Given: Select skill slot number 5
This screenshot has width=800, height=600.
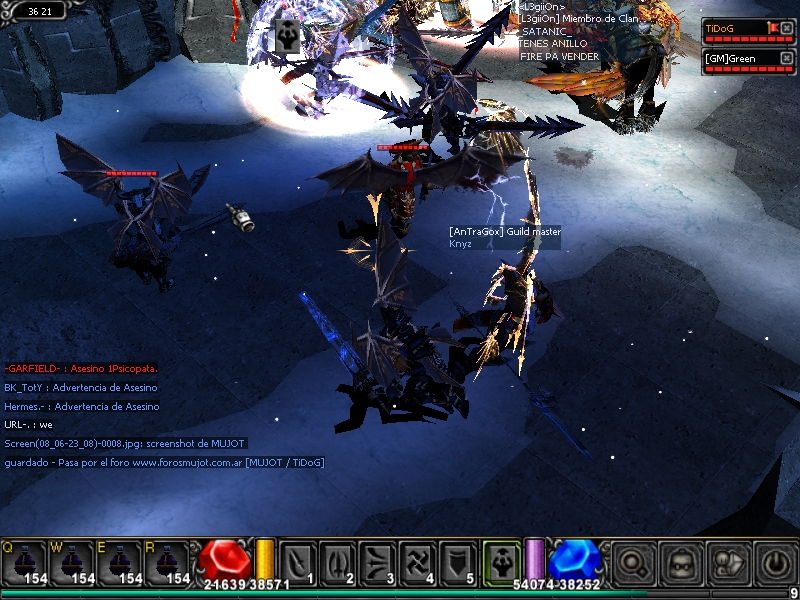Looking at the screenshot, I should coord(458,562).
